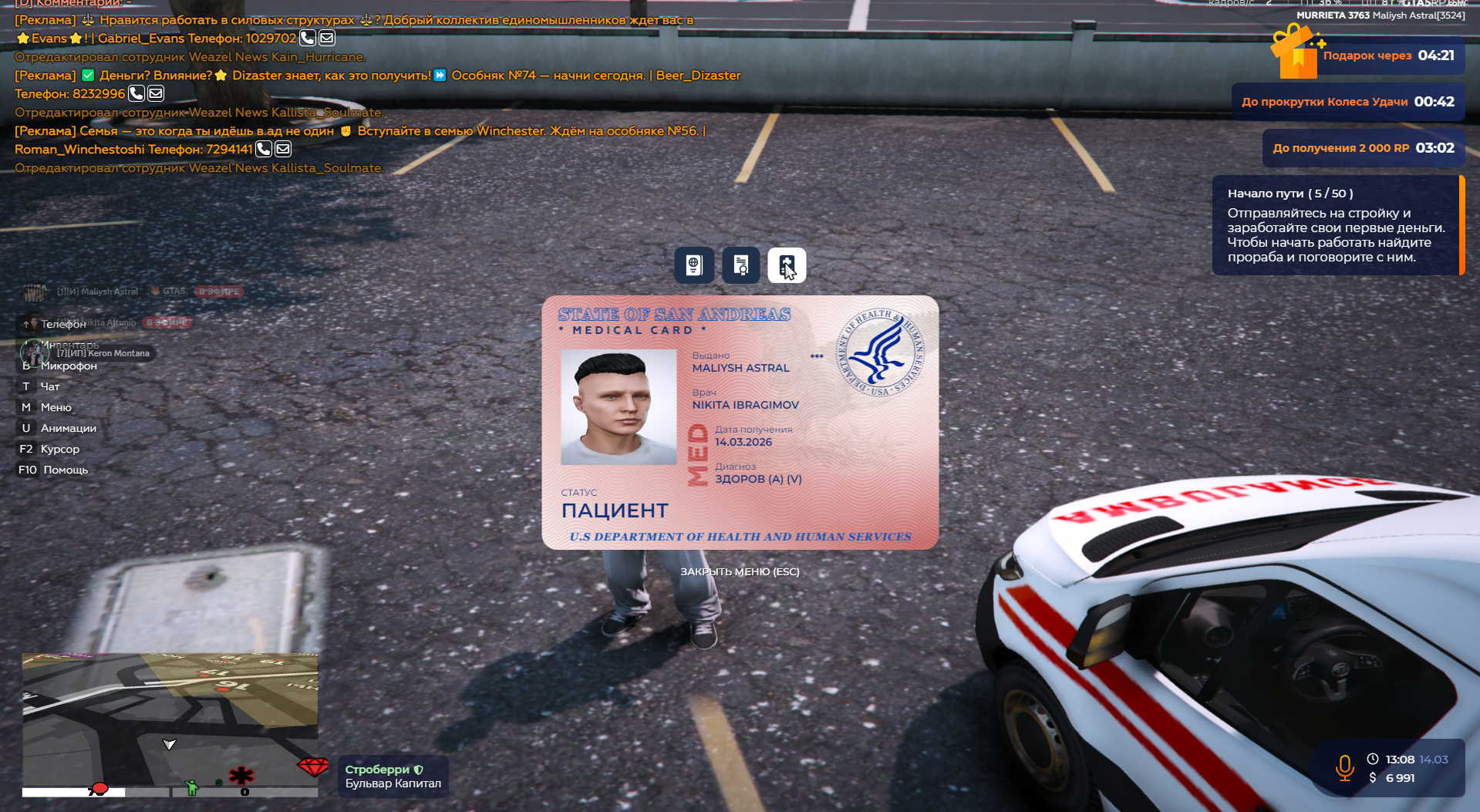The width and height of the screenshot is (1480, 812).
Task: Message Roman_Winchestoshi via the envelope icon
Action: tap(283, 149)
